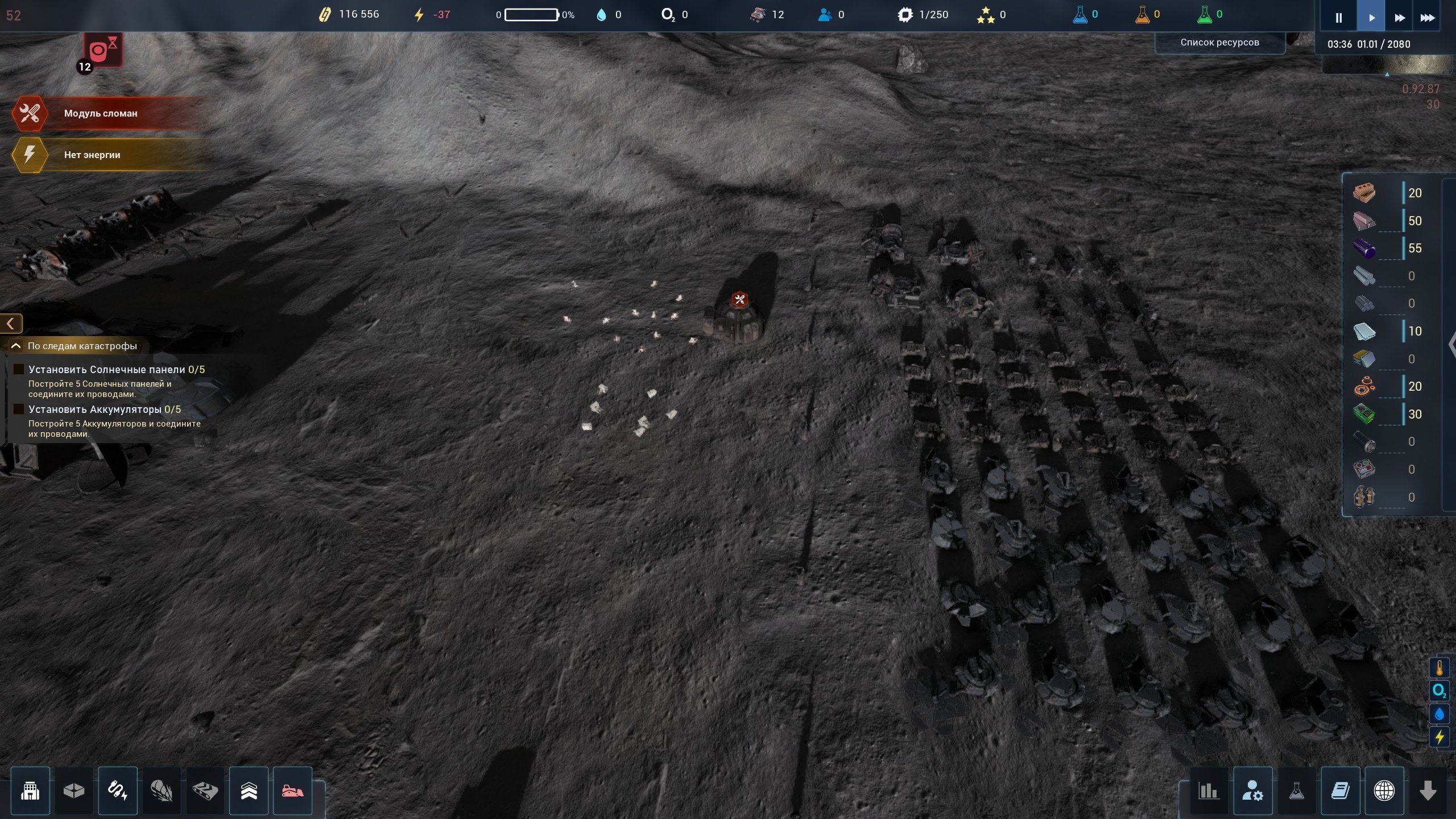Activate the red bulldozer demolish tool
This screenshot has width=1456, height=819.
[x=293, y=791]
